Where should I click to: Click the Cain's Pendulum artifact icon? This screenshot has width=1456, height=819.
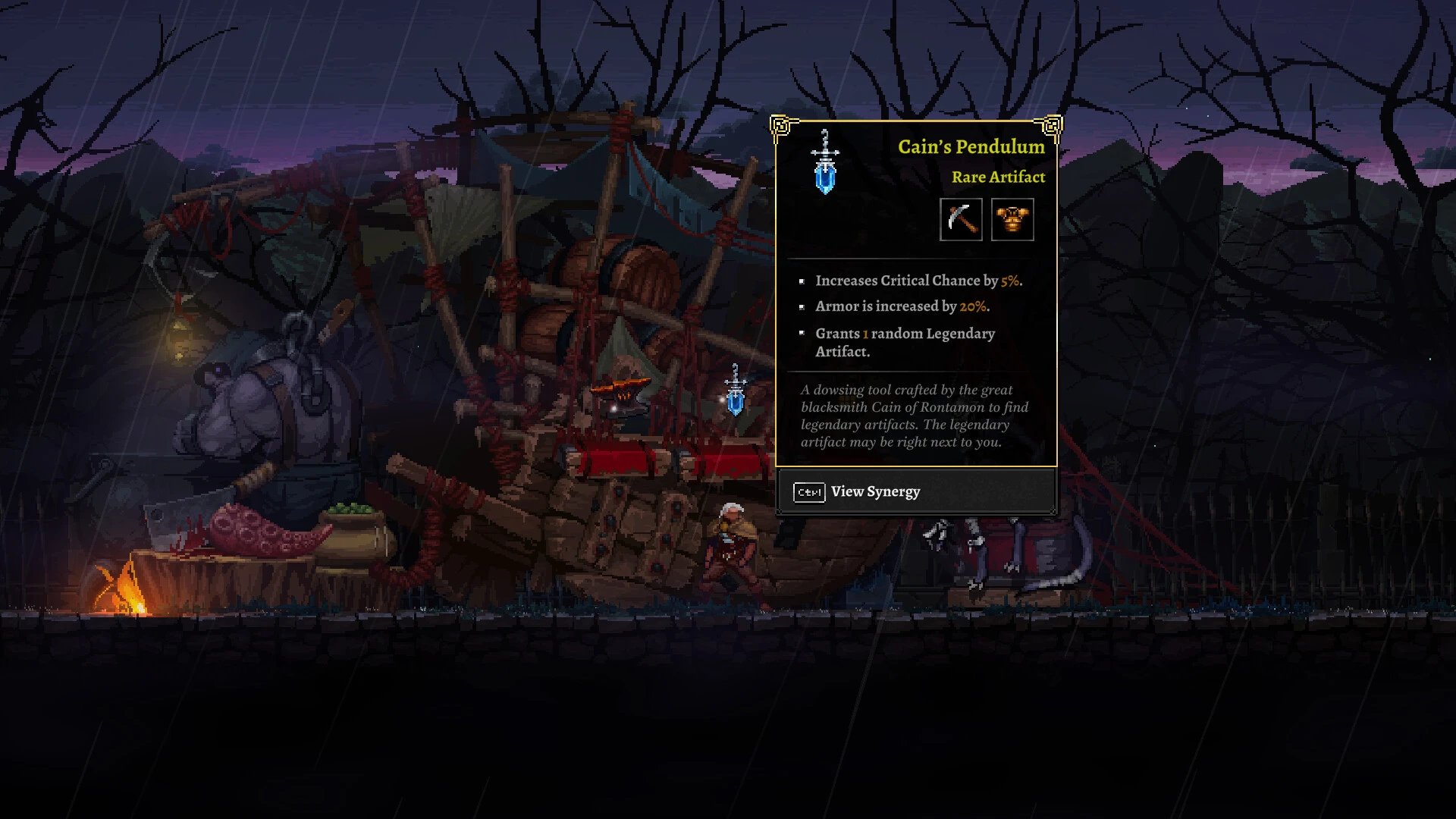[825, 162]
